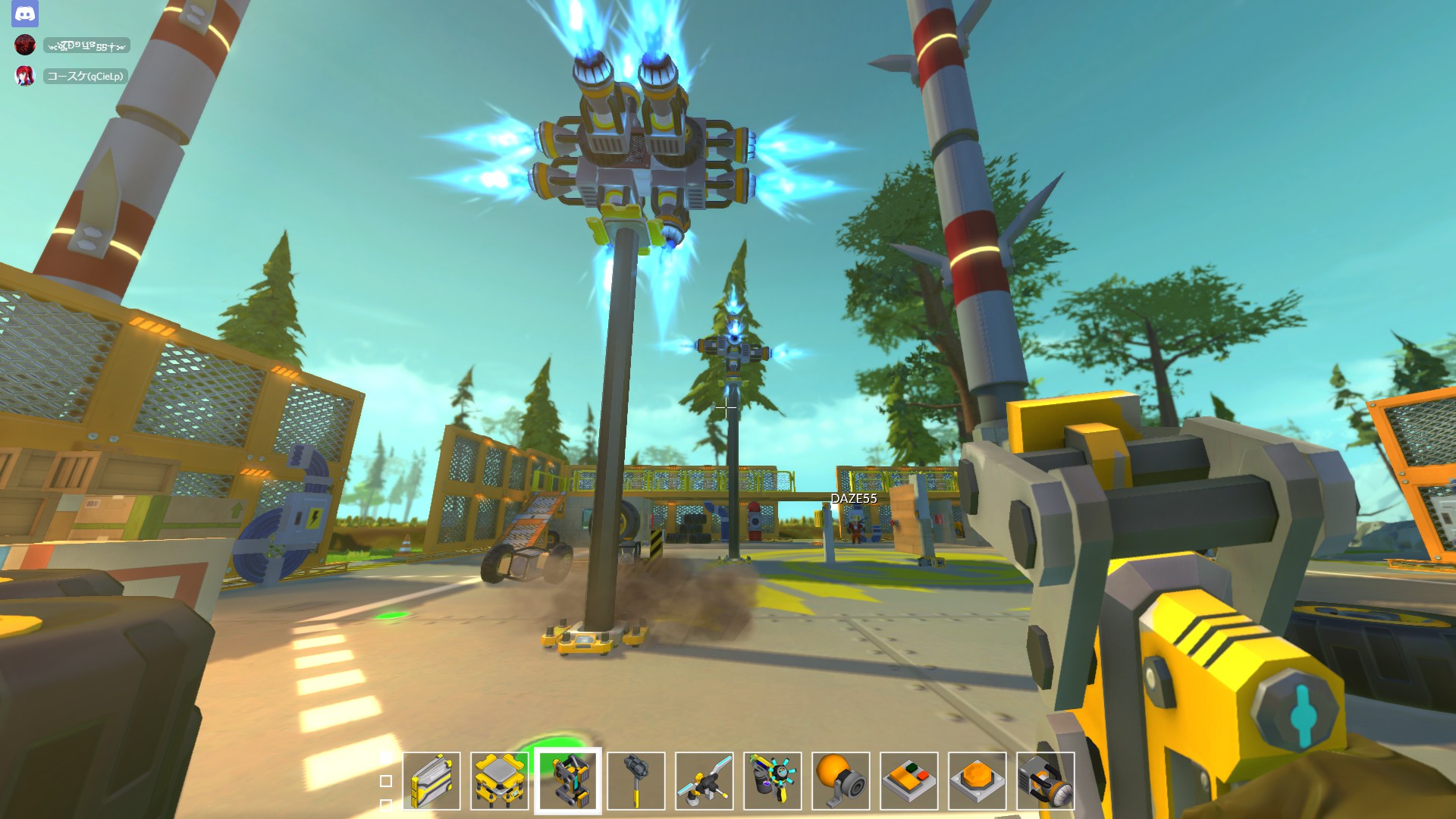
Task: Equip the sledgehammer from the hotbar
Action: tap(636, 781)
